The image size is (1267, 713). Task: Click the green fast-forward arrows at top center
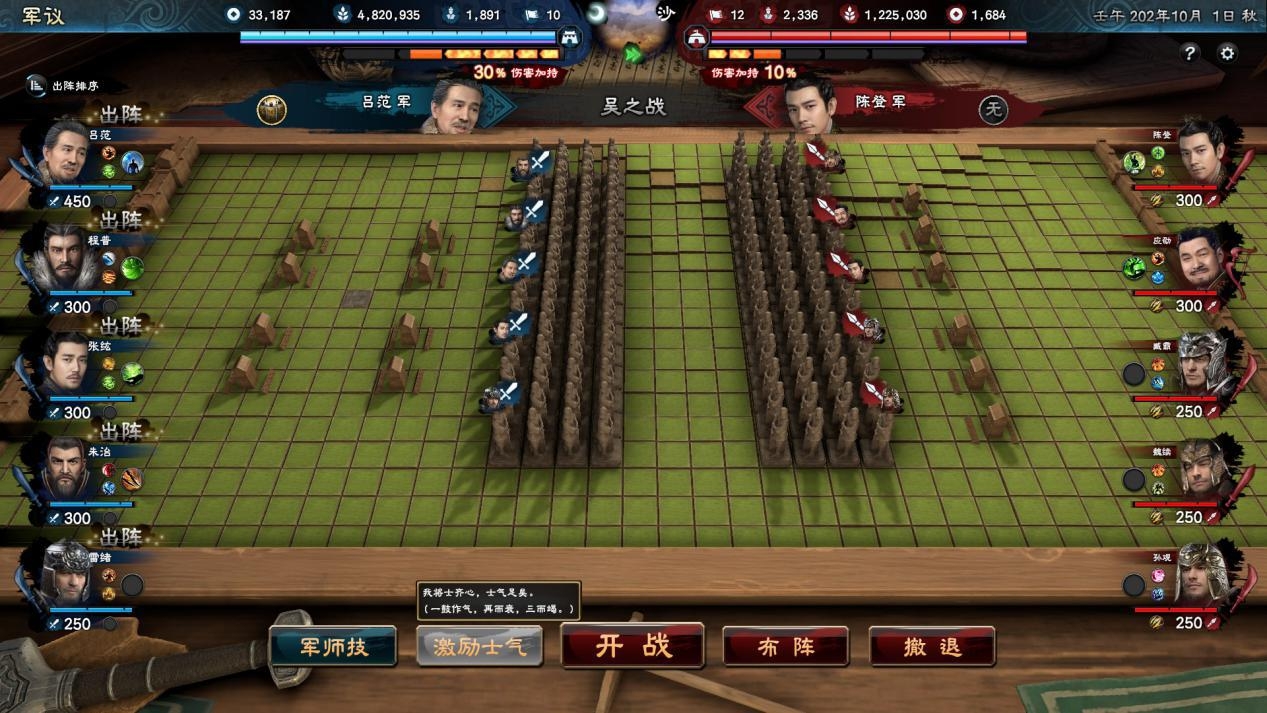pyautogui.click(x=633, y=54)
